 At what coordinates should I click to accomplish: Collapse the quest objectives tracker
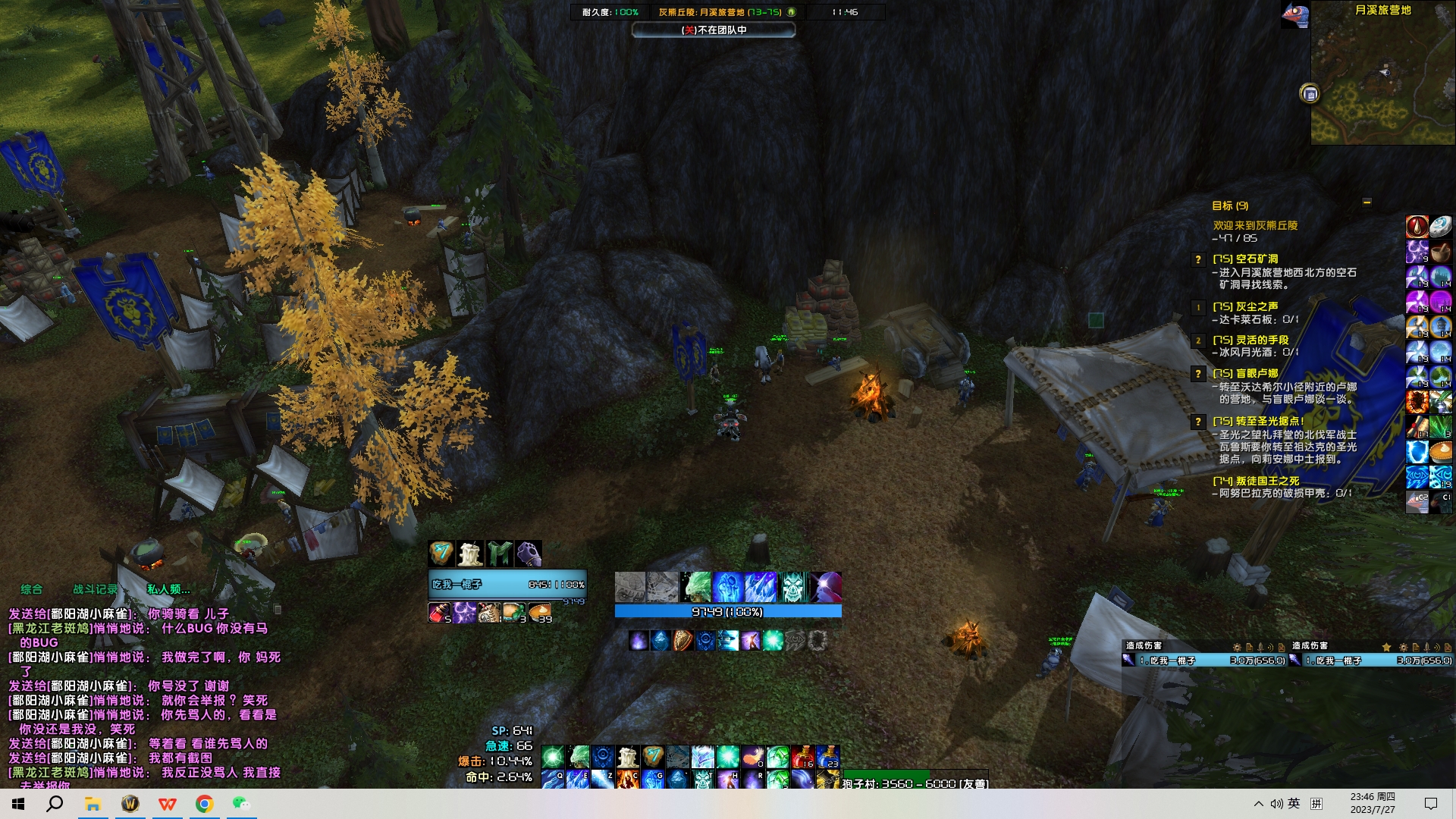tap(1367, 202)
